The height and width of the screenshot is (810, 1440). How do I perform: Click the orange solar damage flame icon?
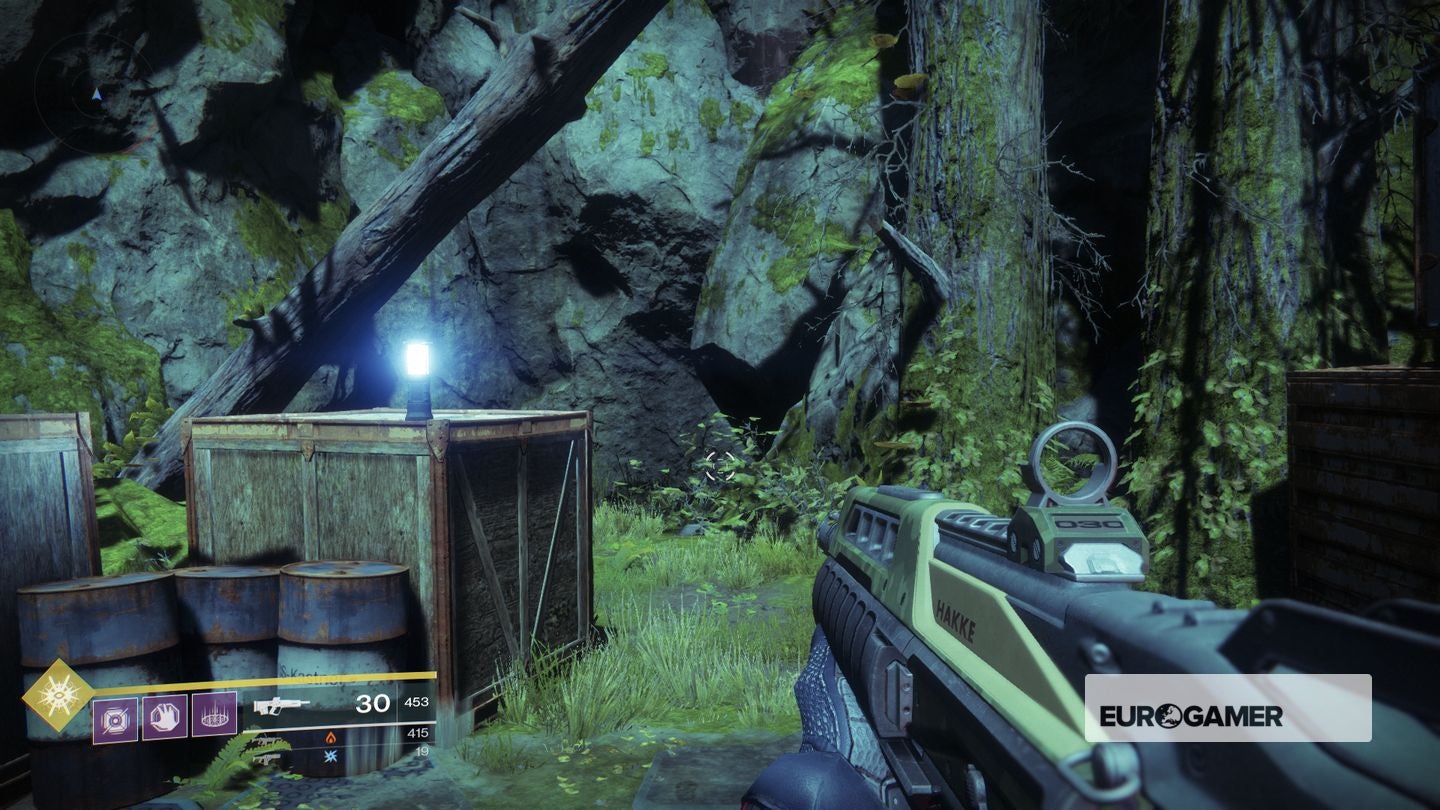click(331, 738)
